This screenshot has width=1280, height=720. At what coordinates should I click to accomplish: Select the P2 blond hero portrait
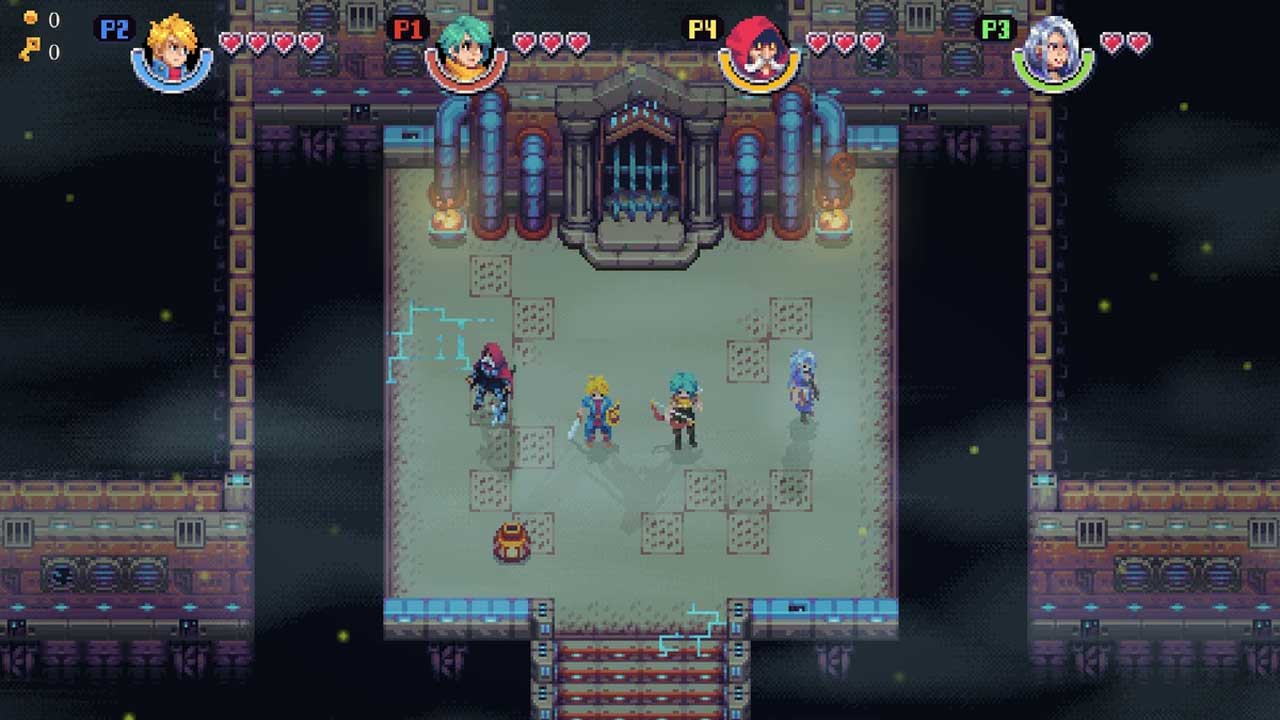(x=172, y=50)
